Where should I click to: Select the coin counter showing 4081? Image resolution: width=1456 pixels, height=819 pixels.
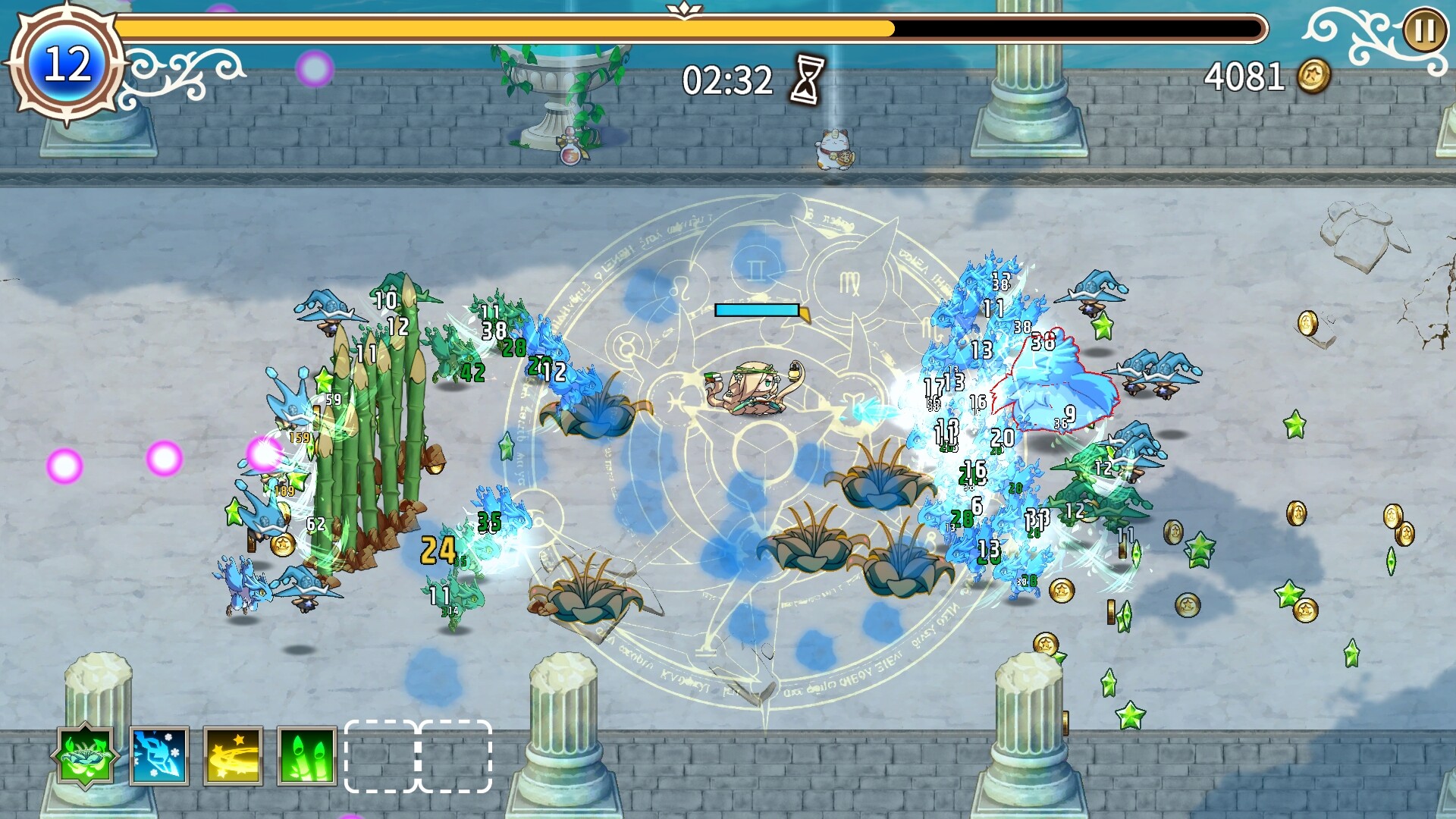point(1244,74)
